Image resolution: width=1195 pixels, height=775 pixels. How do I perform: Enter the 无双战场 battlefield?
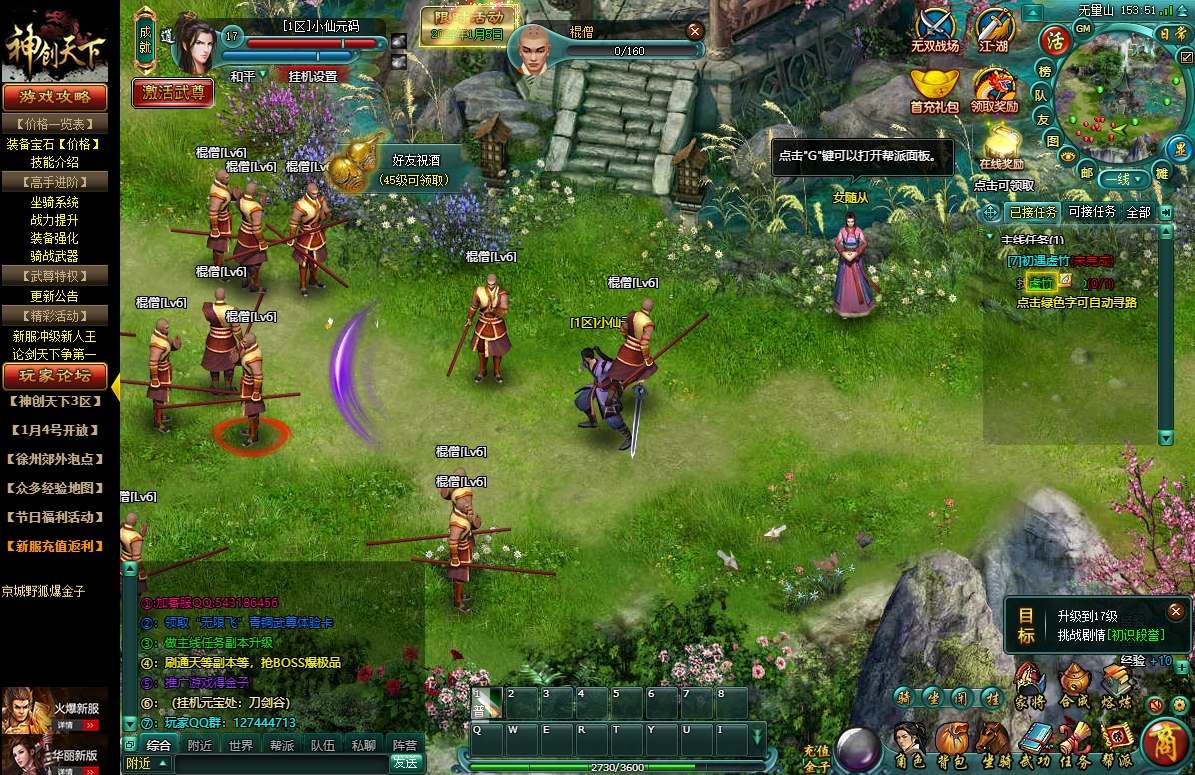tap(934, 30)
